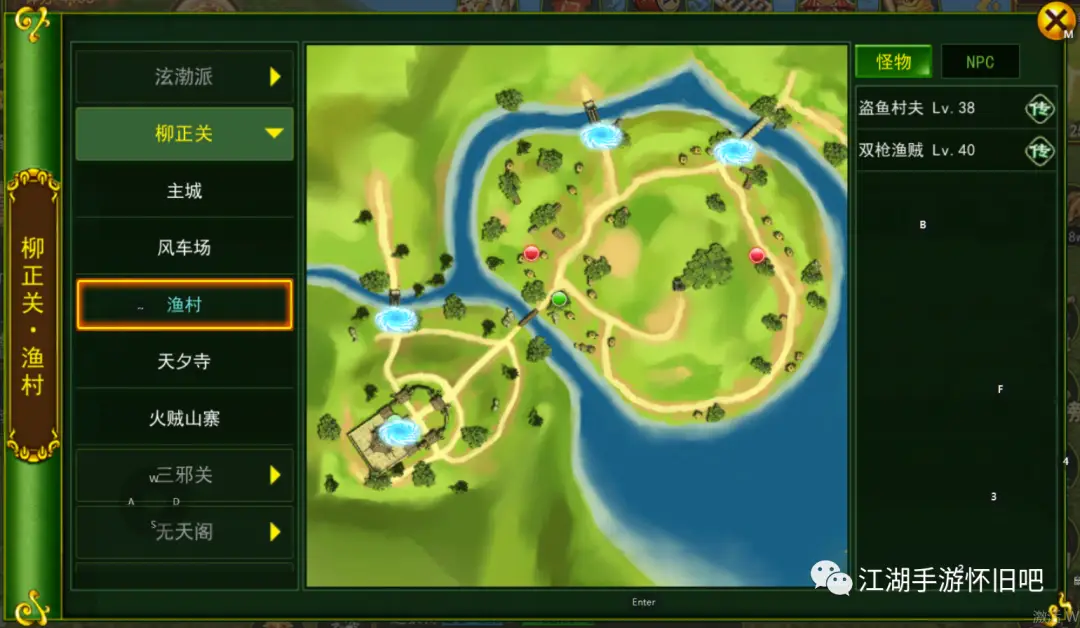The height and width of the screenshot is (628, 1080).
Task: Switch to the NPC tab
Action: (980, 62)
